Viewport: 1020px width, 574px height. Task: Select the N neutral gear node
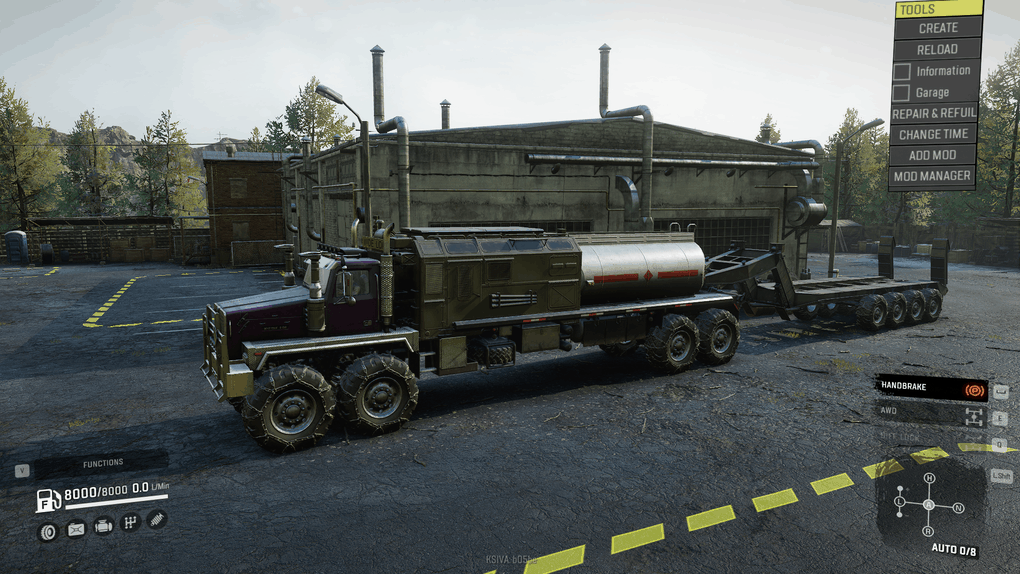click(x=959, y=508)
